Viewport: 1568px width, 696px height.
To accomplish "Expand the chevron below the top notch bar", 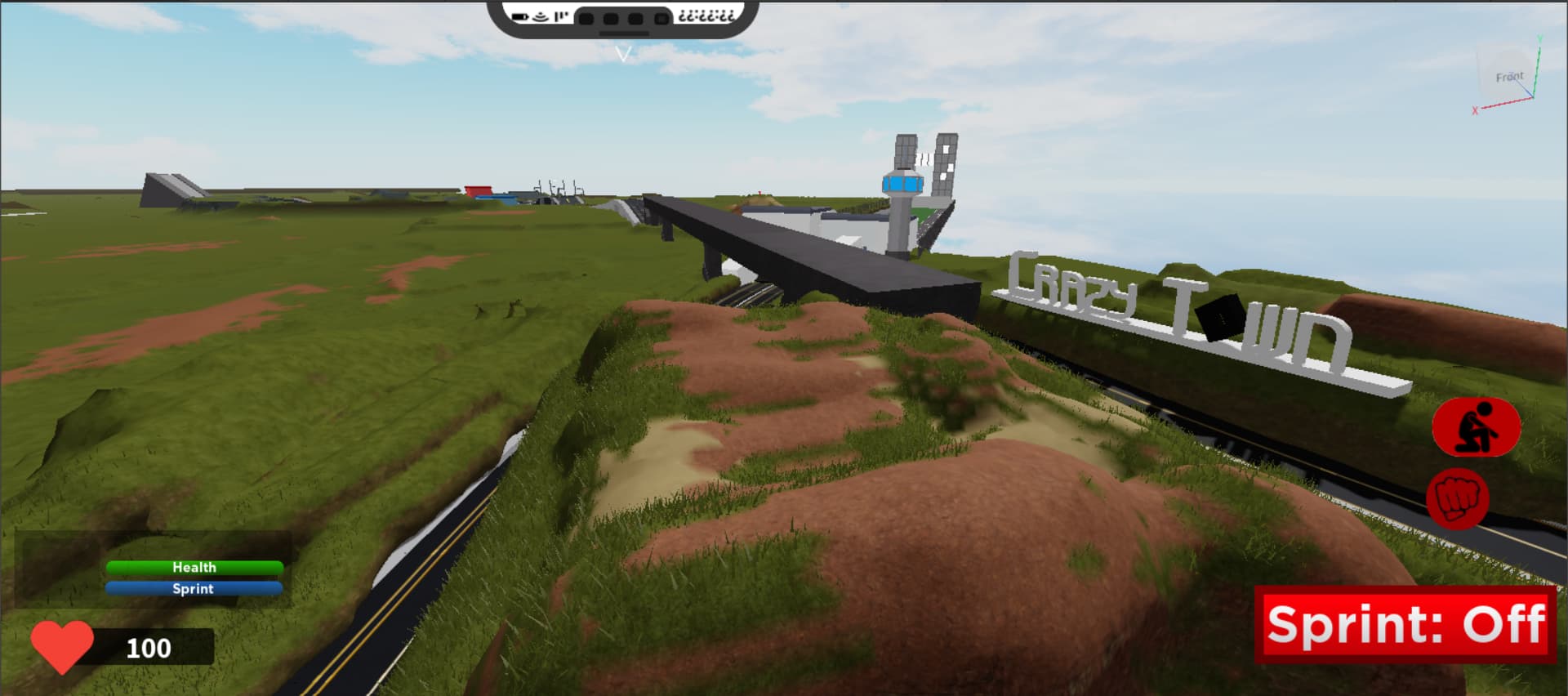I will 623,51.
